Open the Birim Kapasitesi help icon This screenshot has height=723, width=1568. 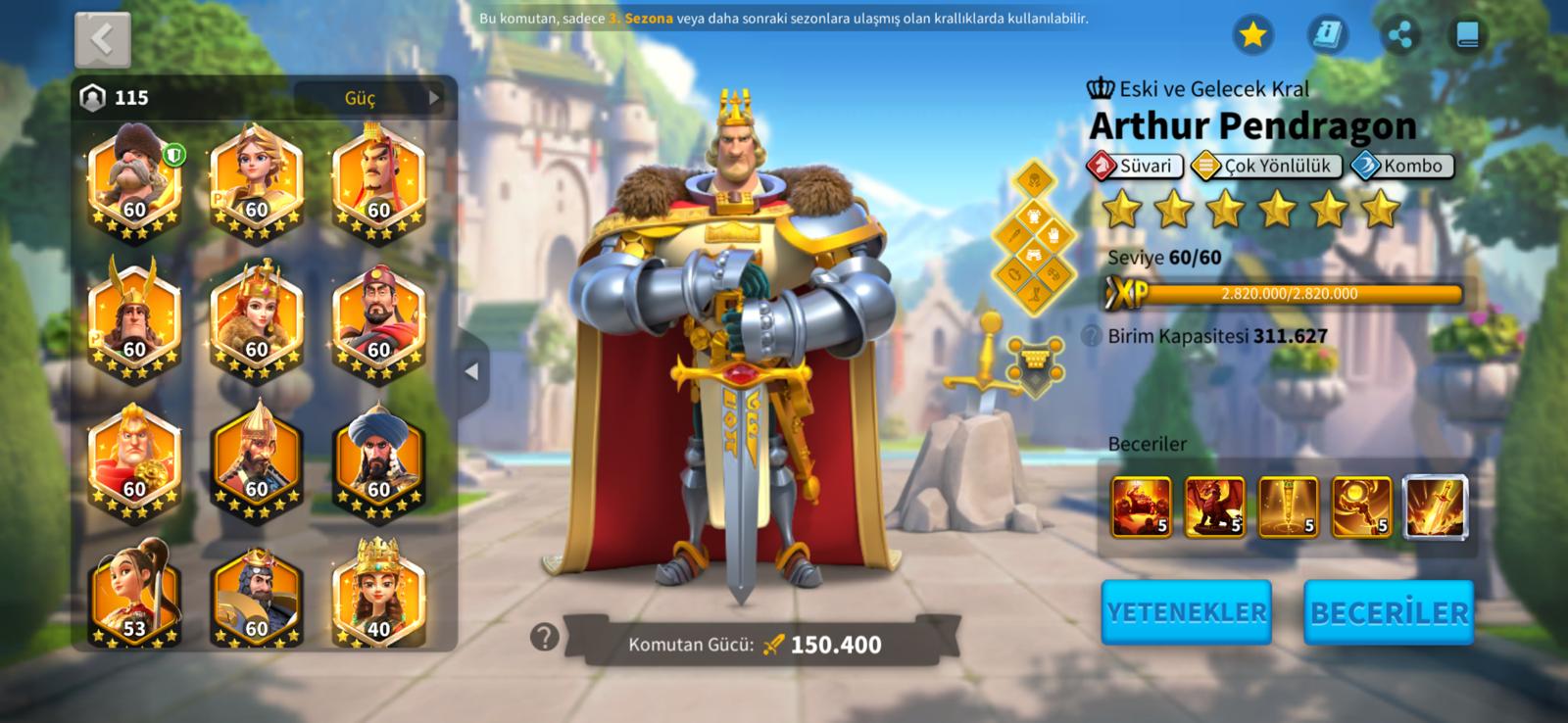pos(1092,336)
